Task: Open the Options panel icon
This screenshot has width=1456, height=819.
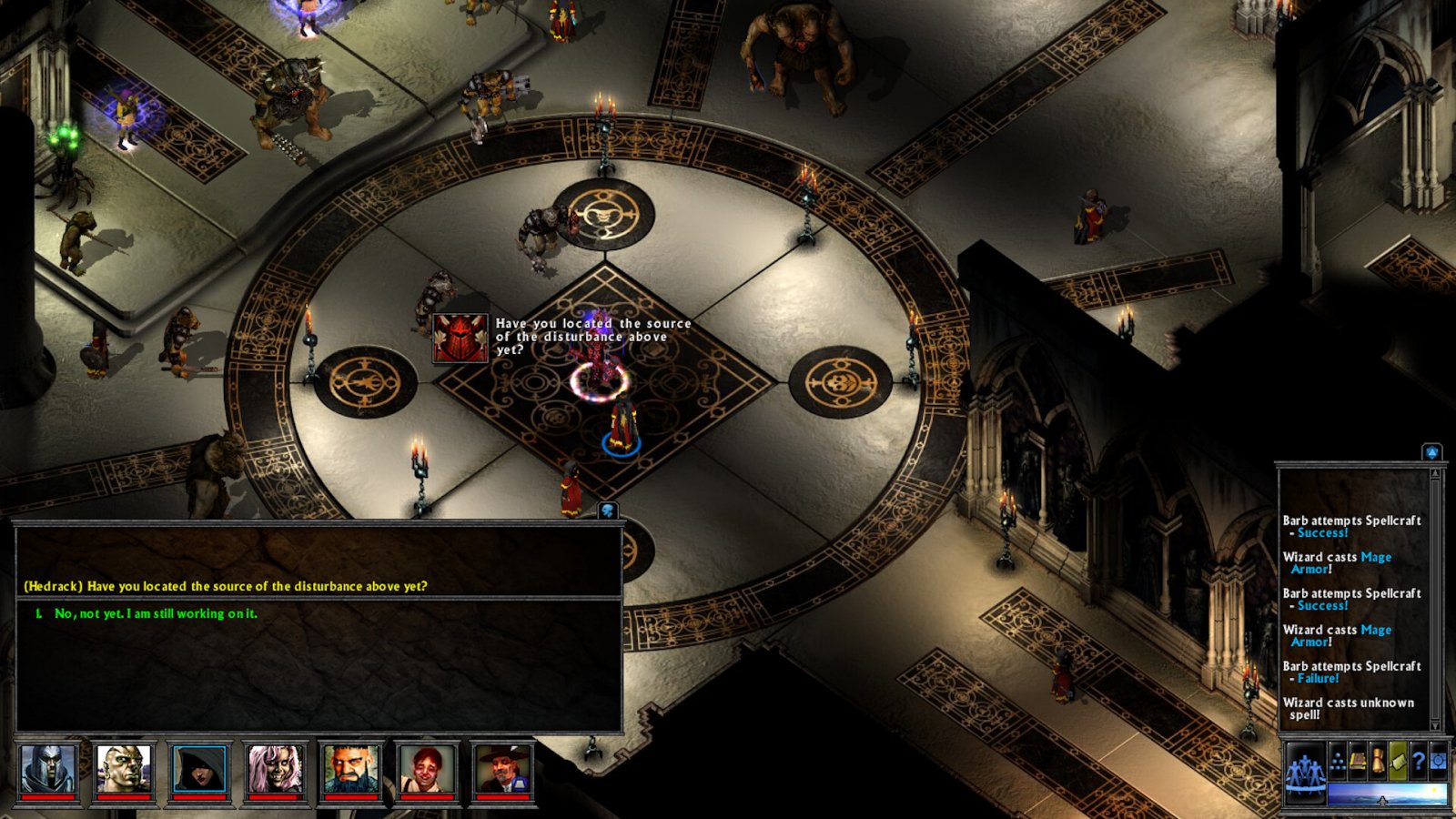Action: tap(1438, 762)
